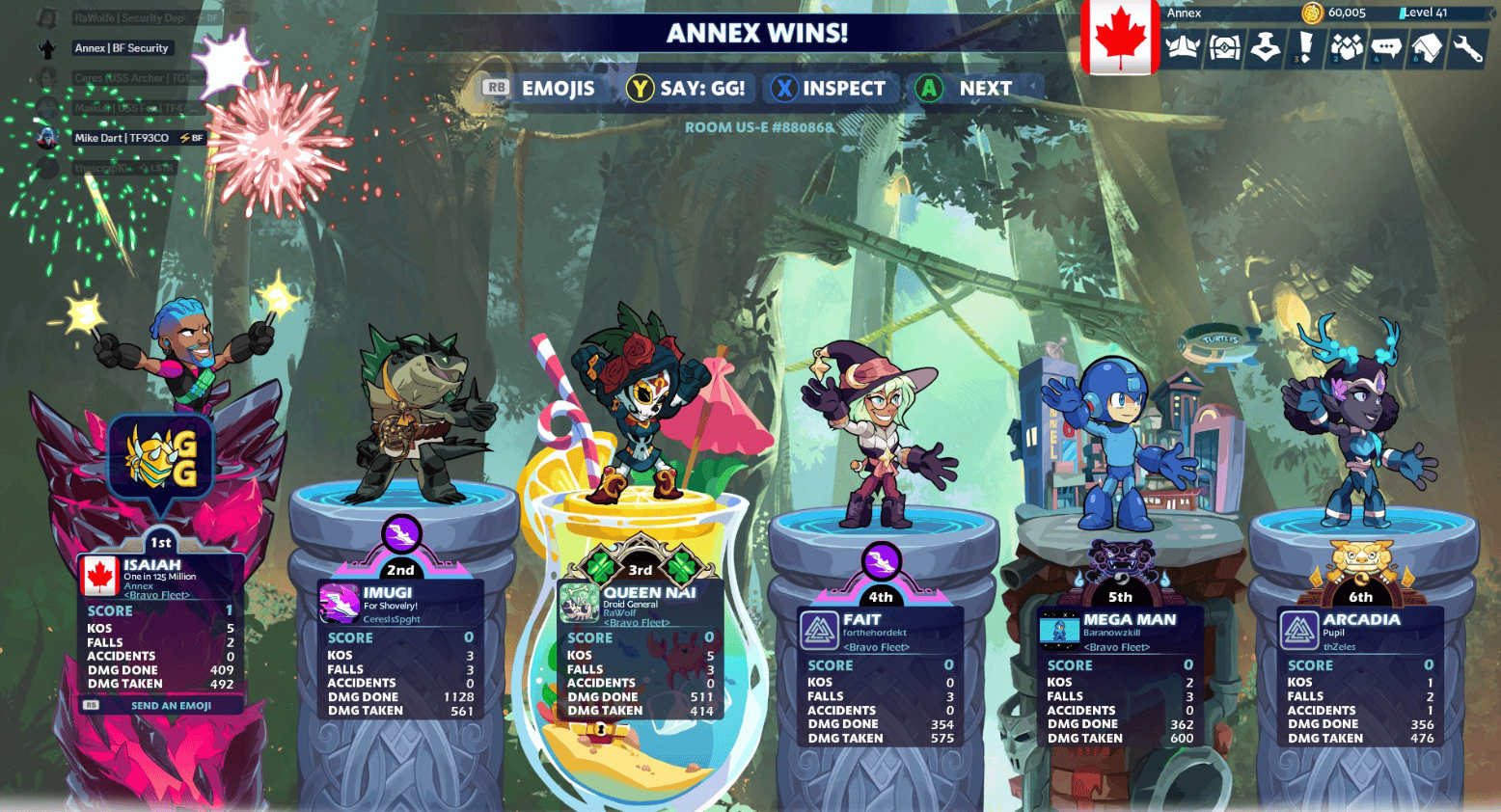Choose the INSPECT option

tap(830, 89)
